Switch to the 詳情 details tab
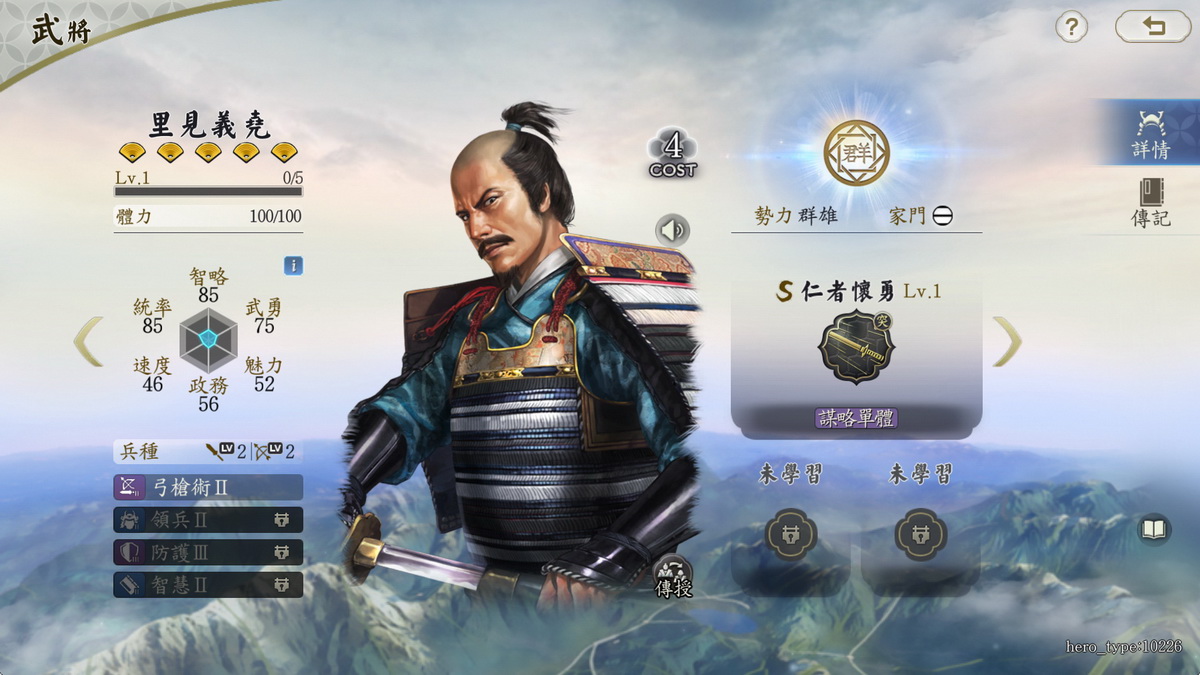 1151,133
